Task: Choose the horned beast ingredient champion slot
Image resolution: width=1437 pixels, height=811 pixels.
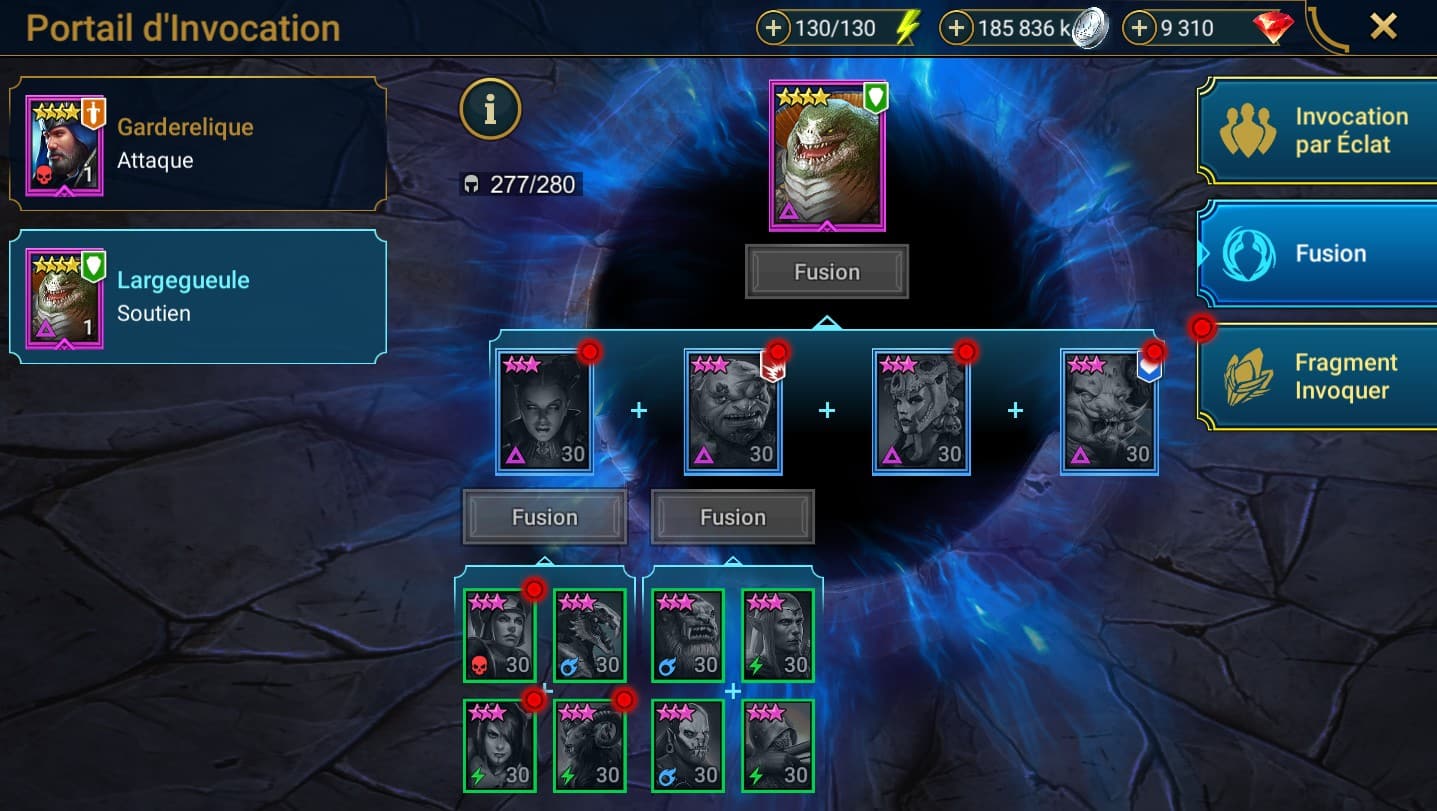Action: [x=1109, y=411]
